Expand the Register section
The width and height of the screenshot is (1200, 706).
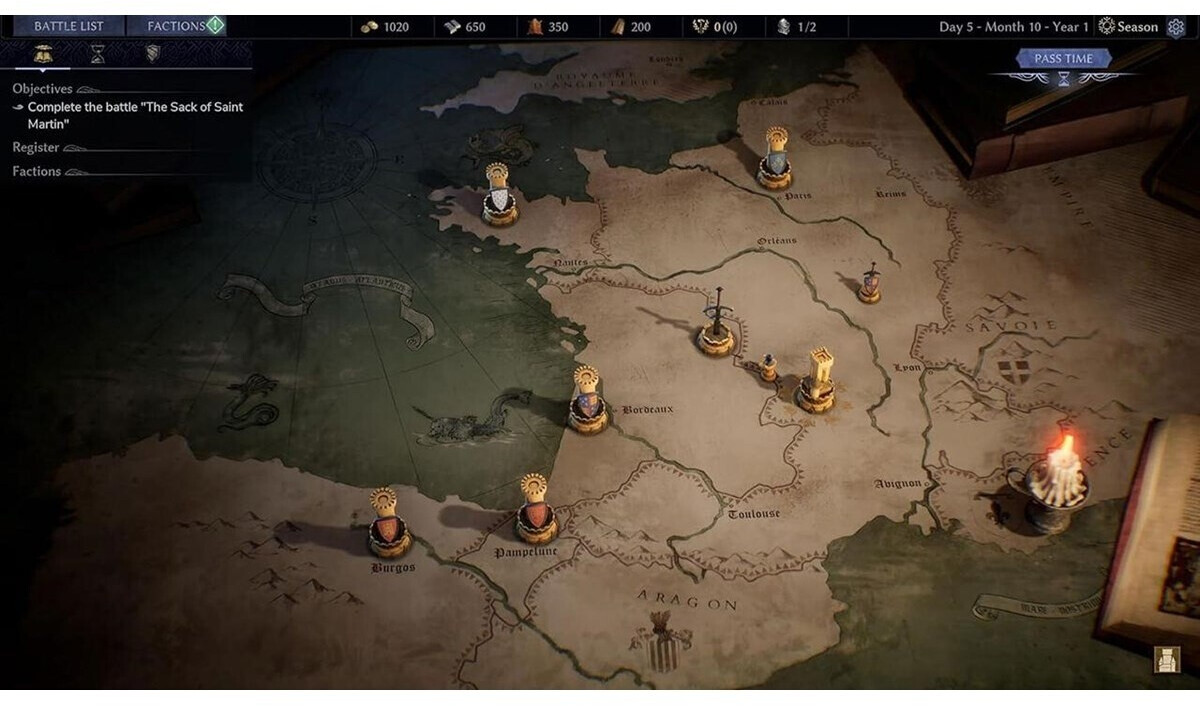click(36, 148)
